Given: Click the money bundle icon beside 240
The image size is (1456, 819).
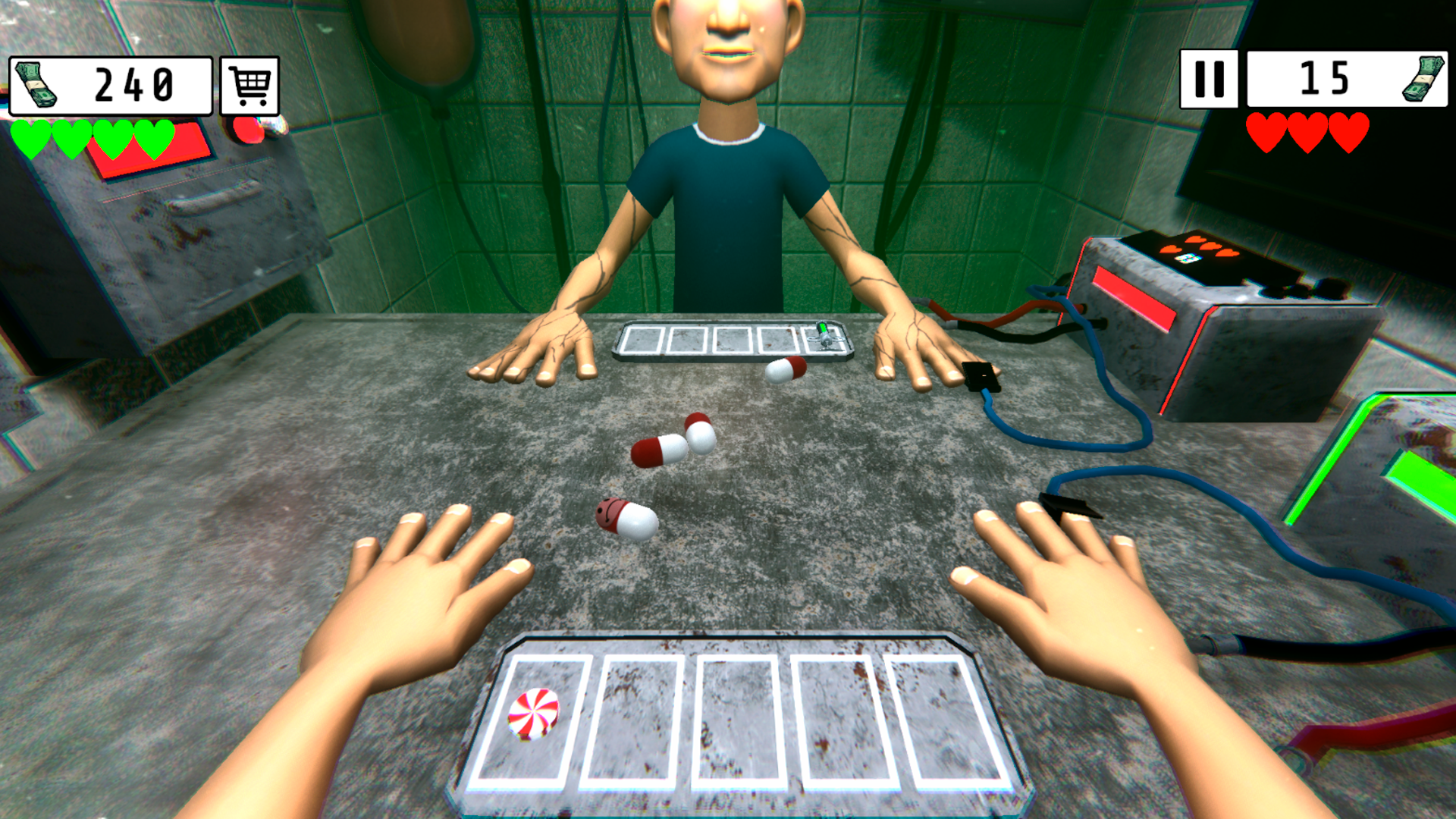Looking at the screenshot, I should [34, 83].
